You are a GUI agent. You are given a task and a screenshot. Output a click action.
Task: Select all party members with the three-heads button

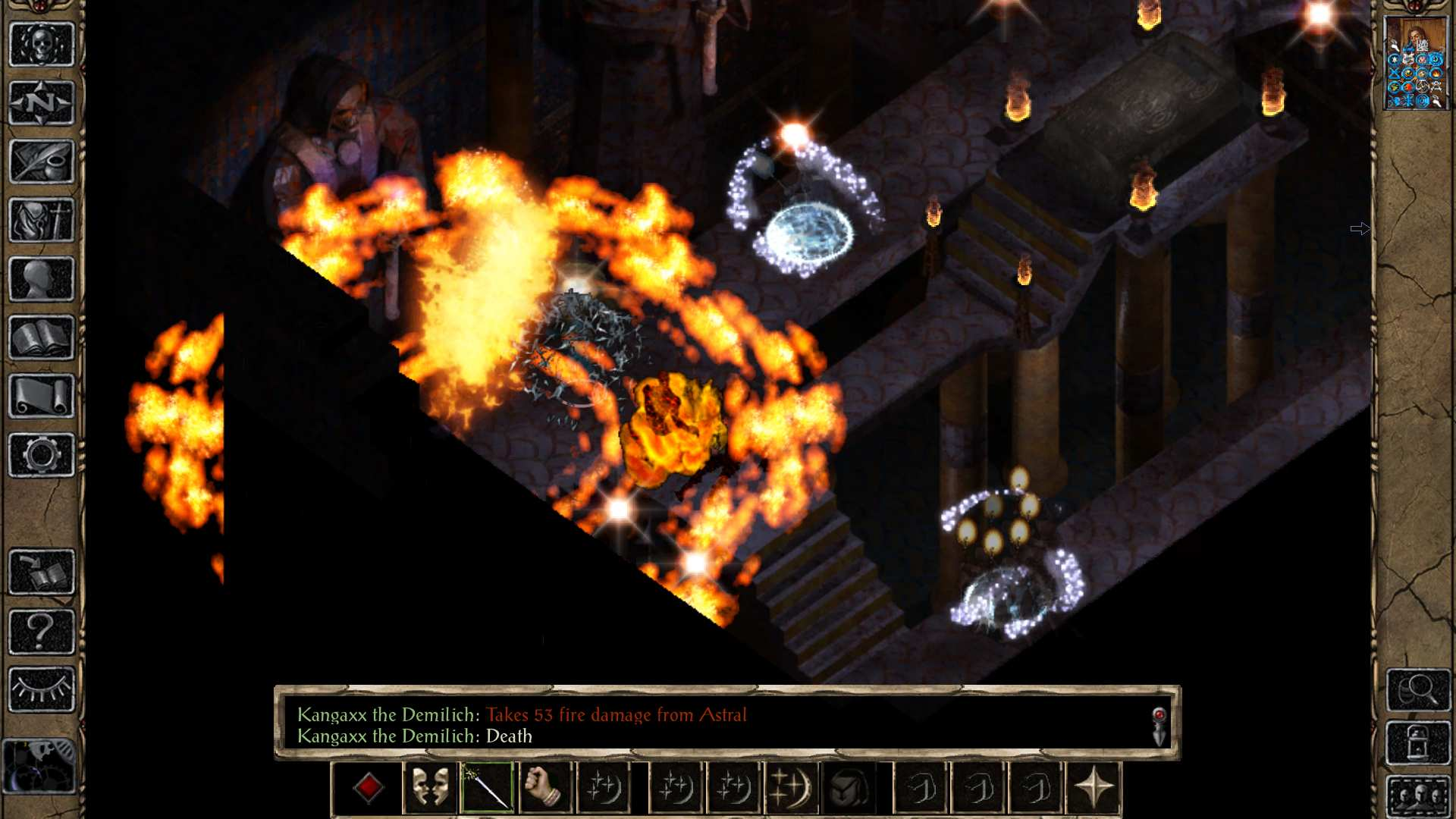[x=1418, y=796]
